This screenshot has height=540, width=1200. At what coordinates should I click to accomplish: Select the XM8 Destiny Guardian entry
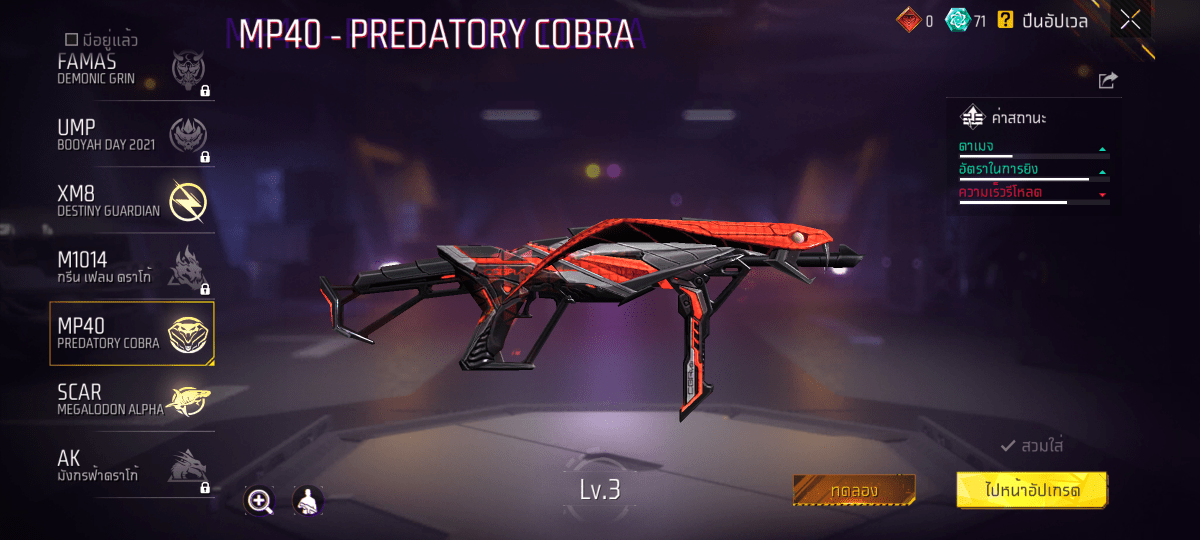click(132, 201)
